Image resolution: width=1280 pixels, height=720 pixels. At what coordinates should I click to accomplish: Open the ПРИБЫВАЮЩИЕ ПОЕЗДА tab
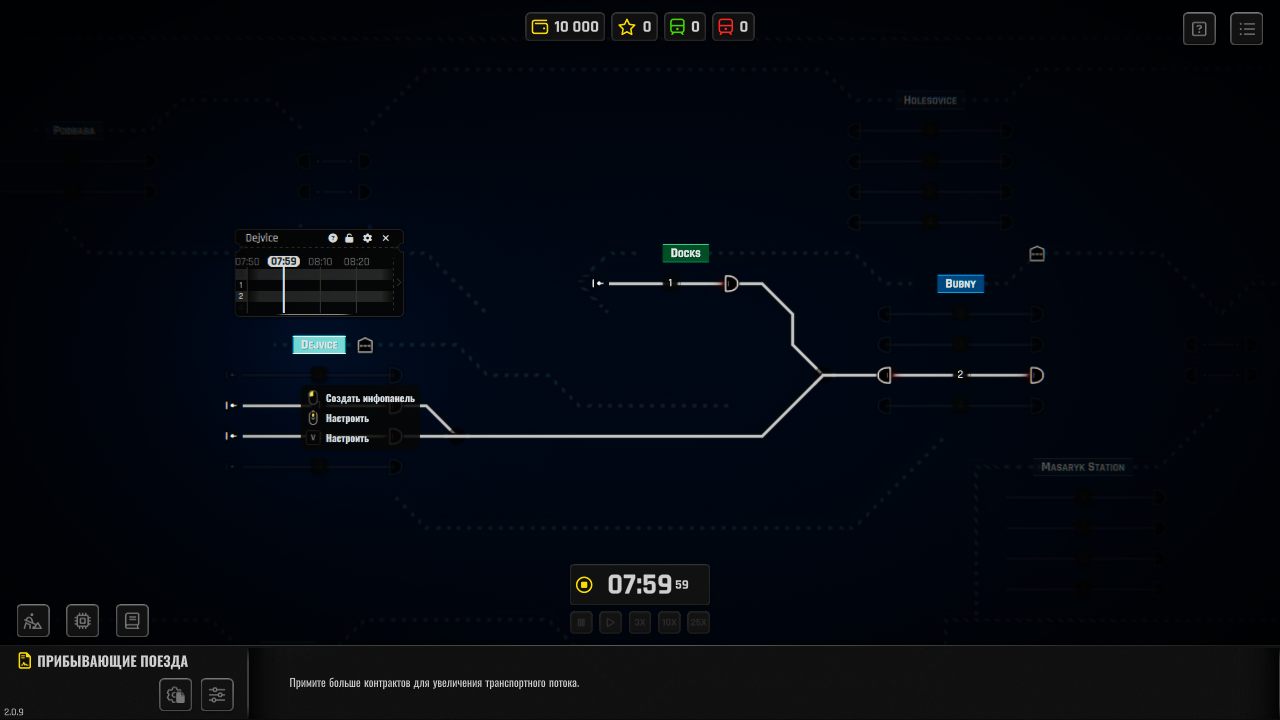coord(113,661)
